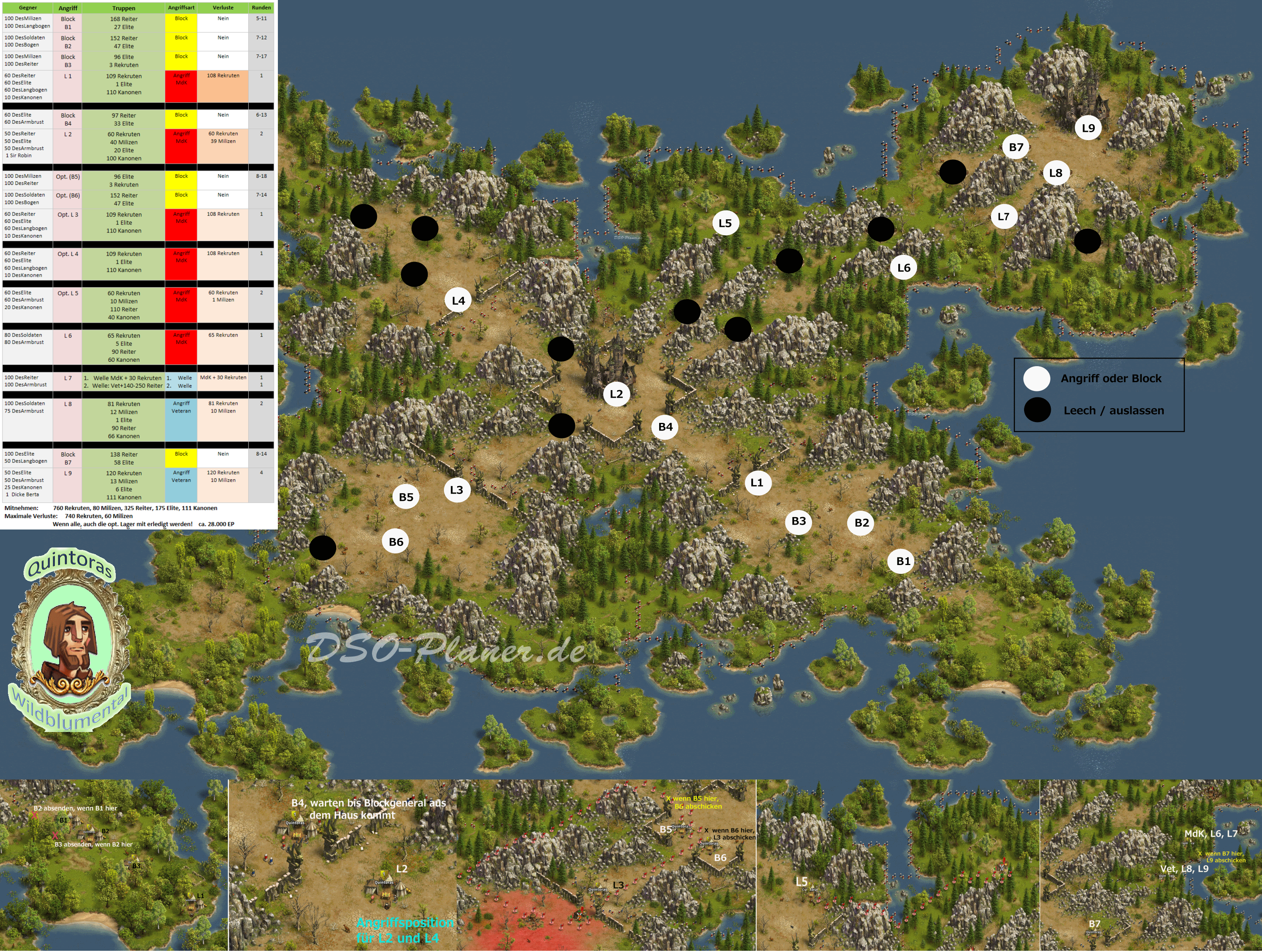Select the L4 map marker
1262x952 pixels.
(x=458, y=301)
